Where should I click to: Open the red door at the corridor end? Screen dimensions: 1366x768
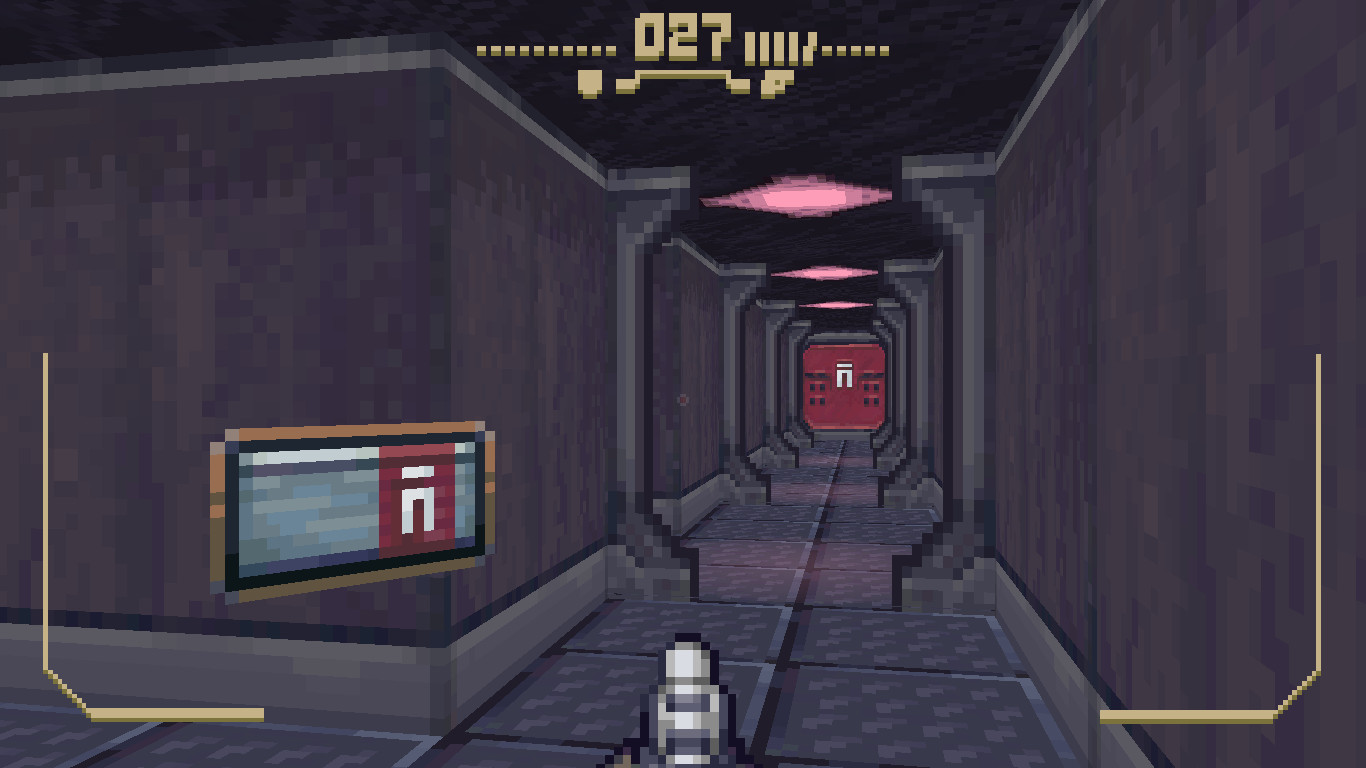843,385
